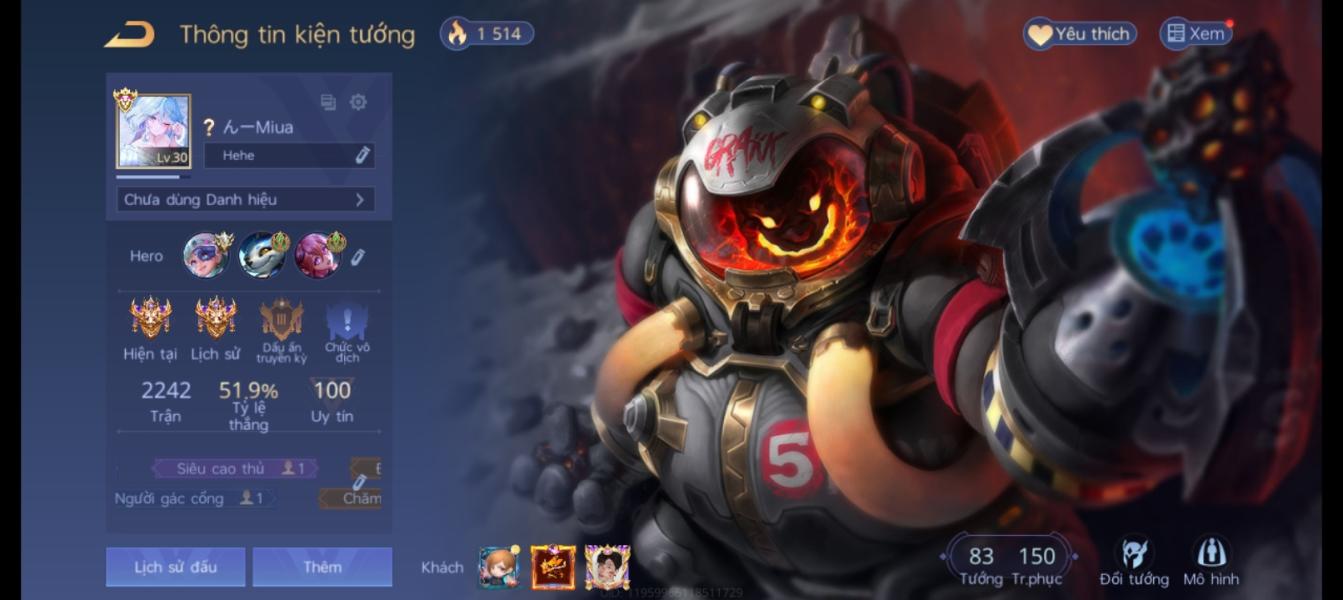This screenshot has height=600, width=1343.
Task: Choose a title via Chưa dùng Danh hiệu
Action: 245,199
